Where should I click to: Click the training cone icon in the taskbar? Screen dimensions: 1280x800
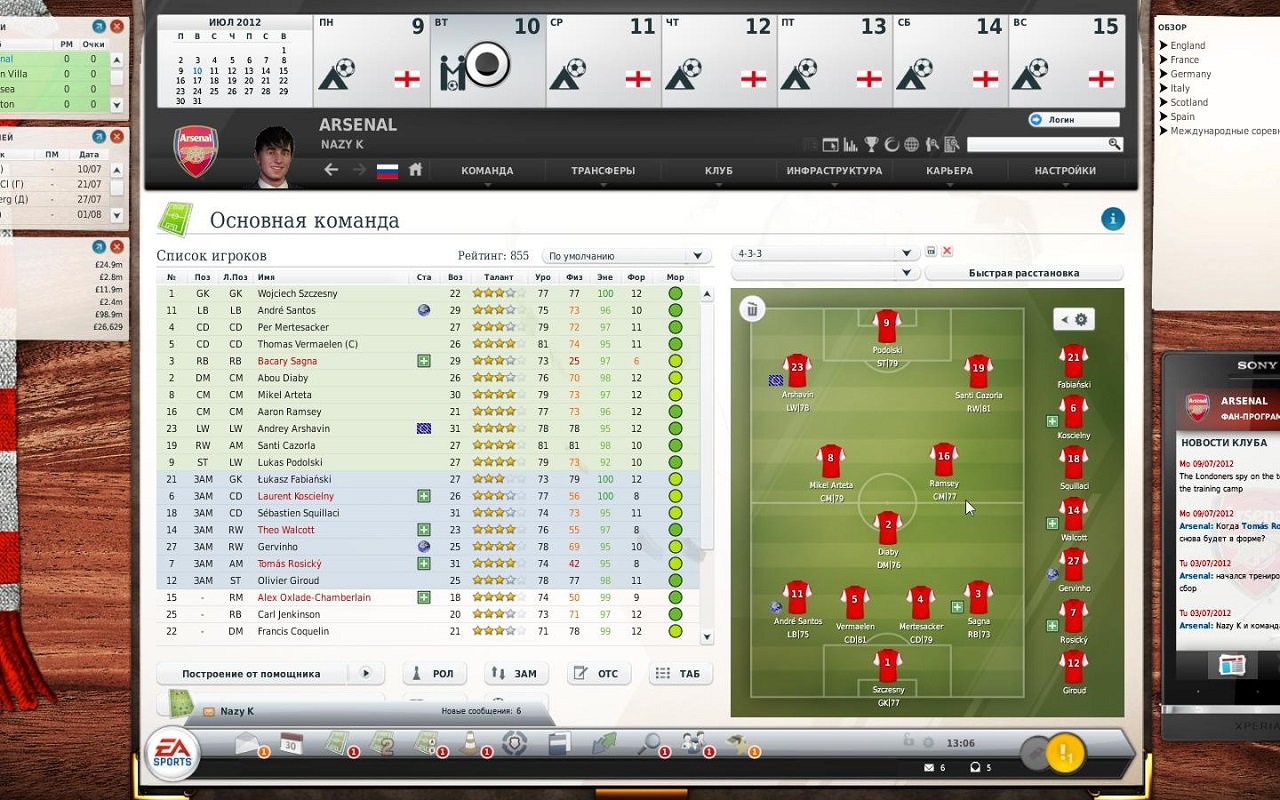(x=468, y=743)
